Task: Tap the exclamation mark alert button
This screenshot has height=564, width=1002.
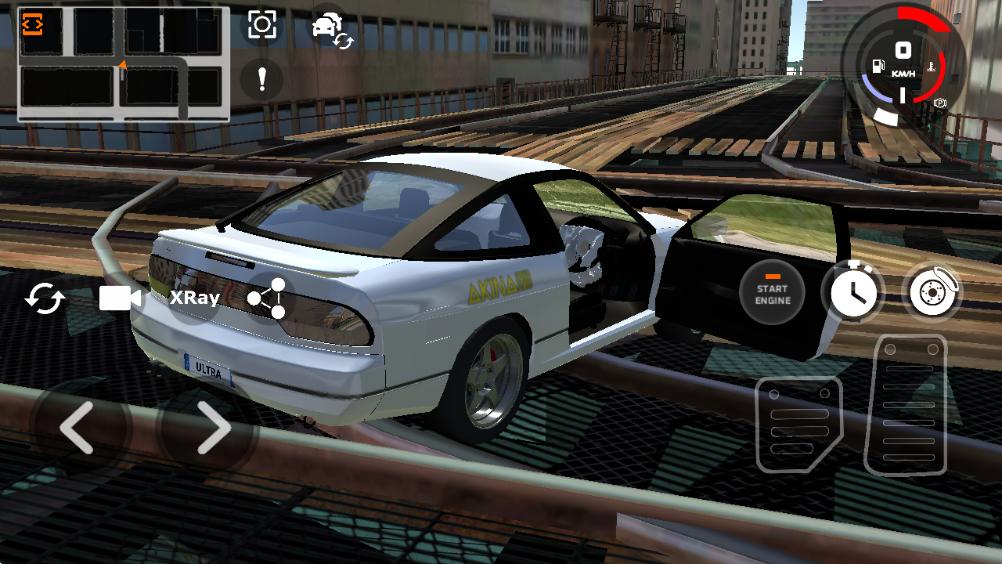Action: pyautogui.click(x=262, y=79)
